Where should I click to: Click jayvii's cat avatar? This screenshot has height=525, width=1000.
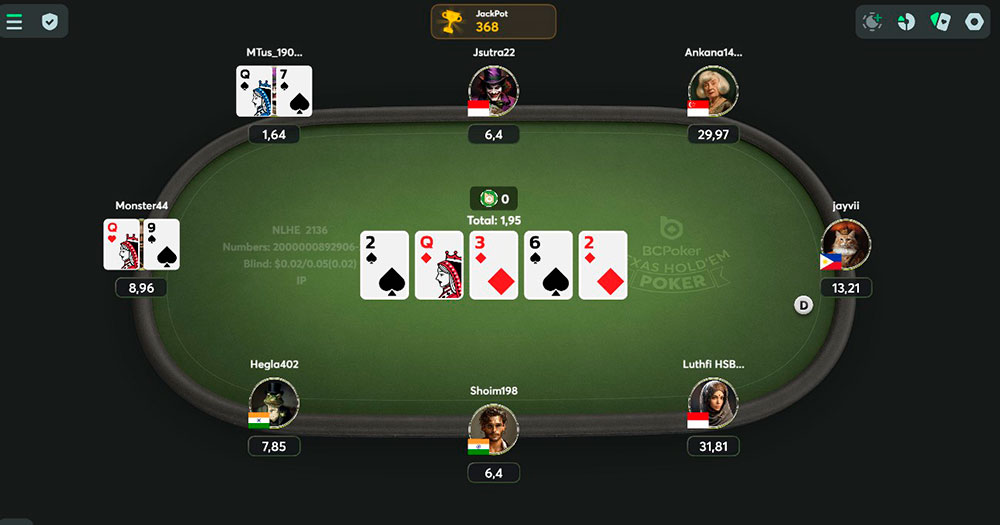point(846,245)
